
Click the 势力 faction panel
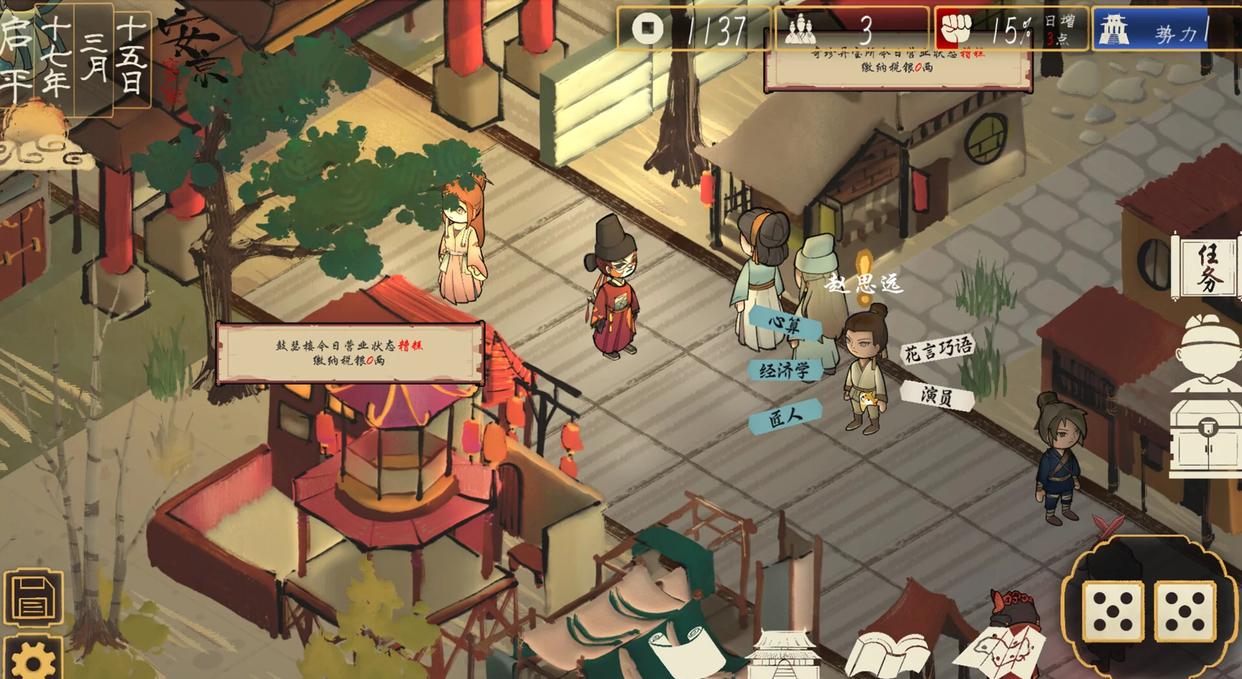[1165, 30]
